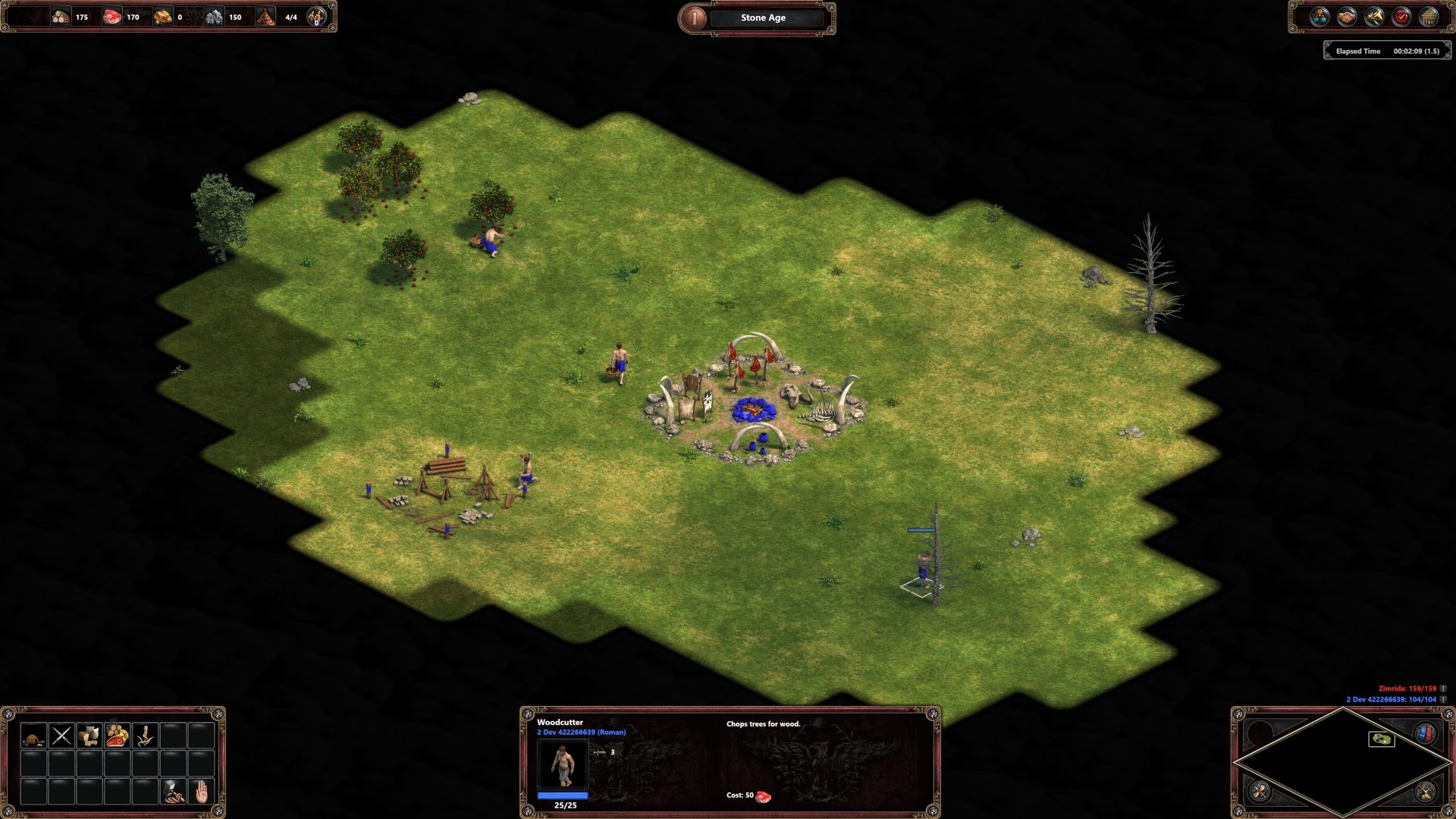Select the Stop hand command
1456x819 pixels.
coord(202,792)
